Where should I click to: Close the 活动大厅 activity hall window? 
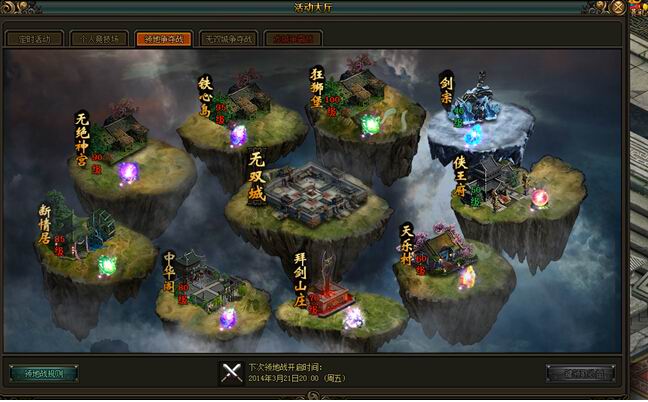click(x=618, y=9)
